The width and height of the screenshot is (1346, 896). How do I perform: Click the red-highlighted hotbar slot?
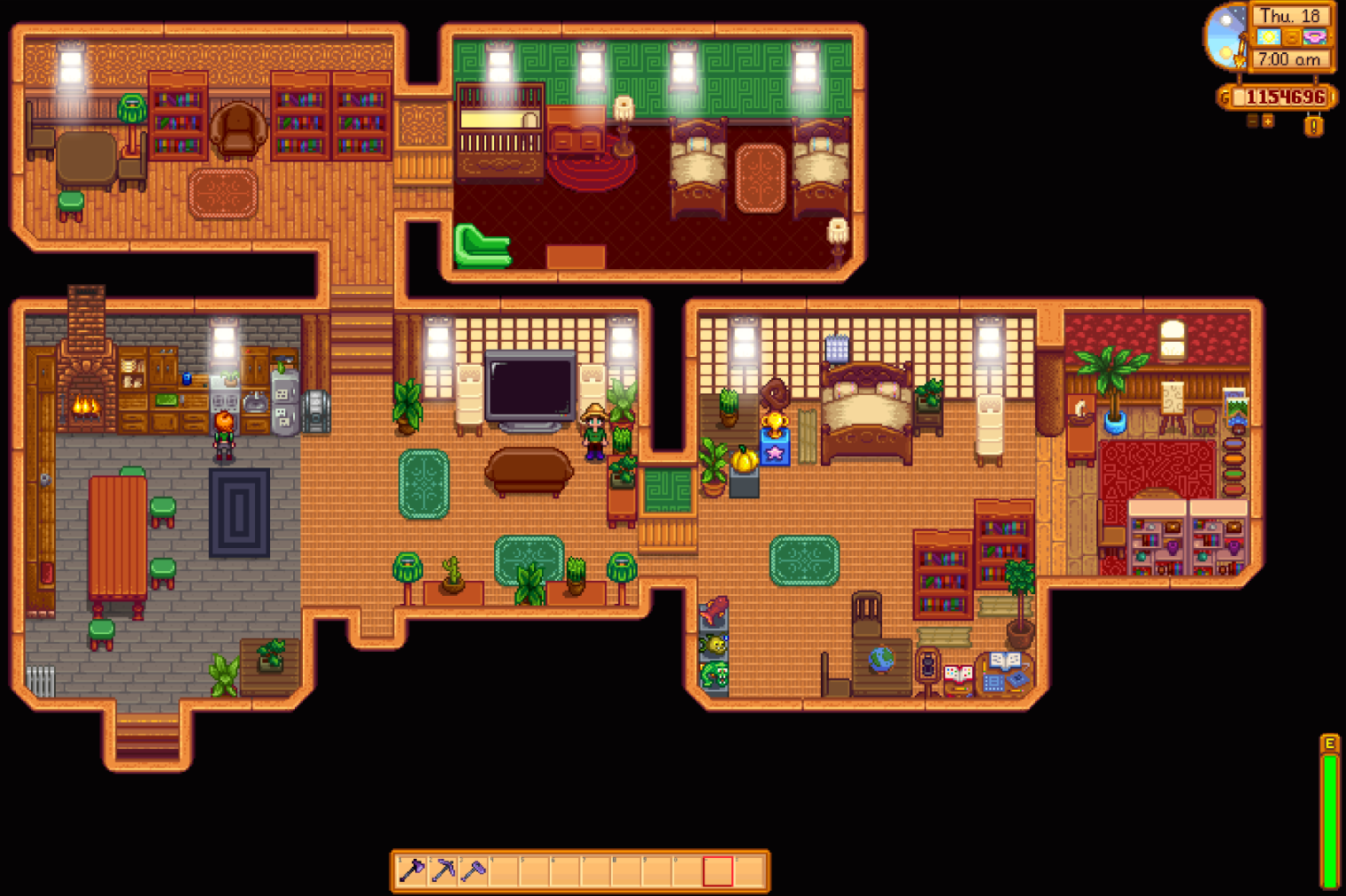point(718,871)
